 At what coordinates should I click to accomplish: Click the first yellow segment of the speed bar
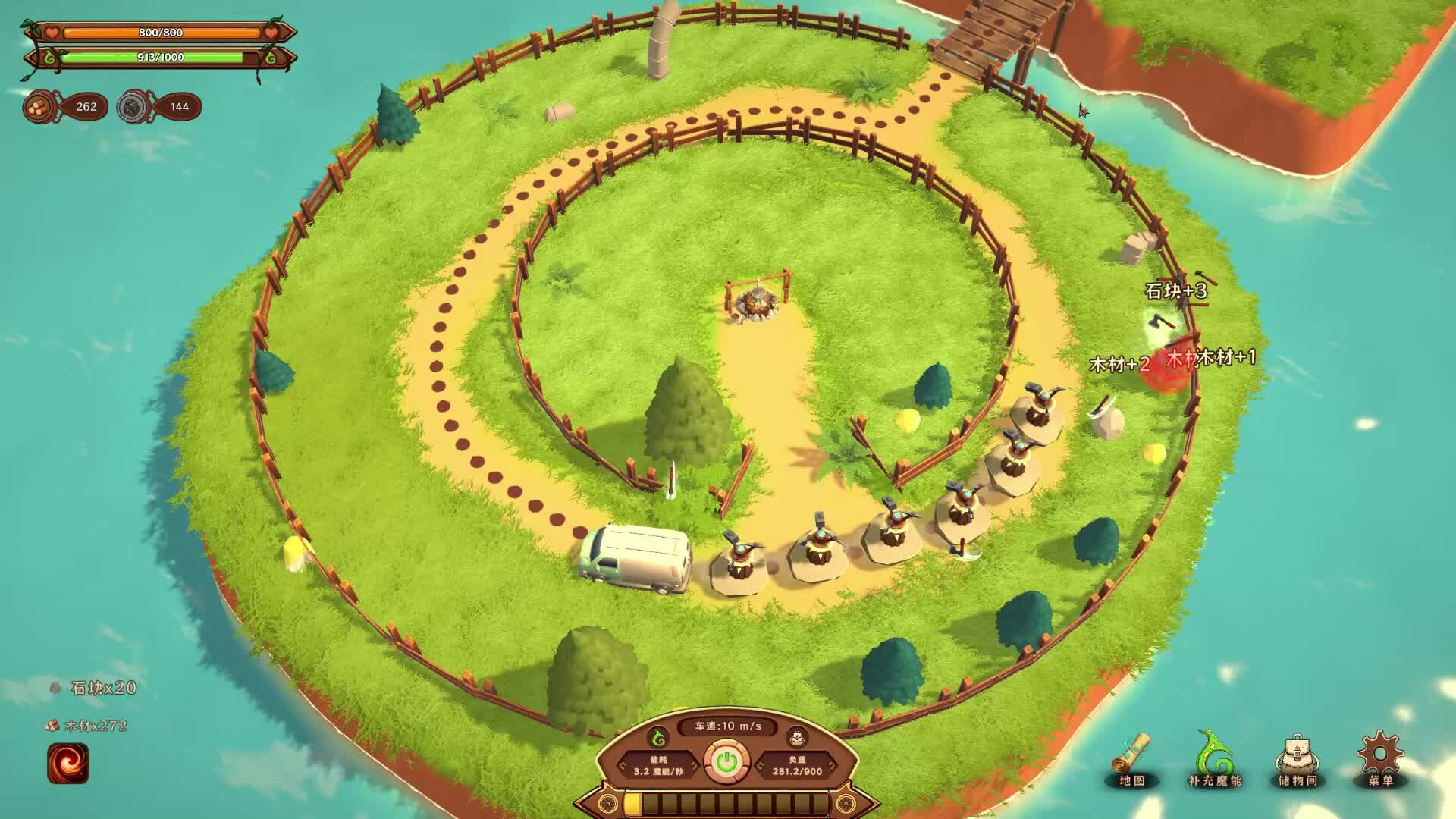[x=632, y=802]
